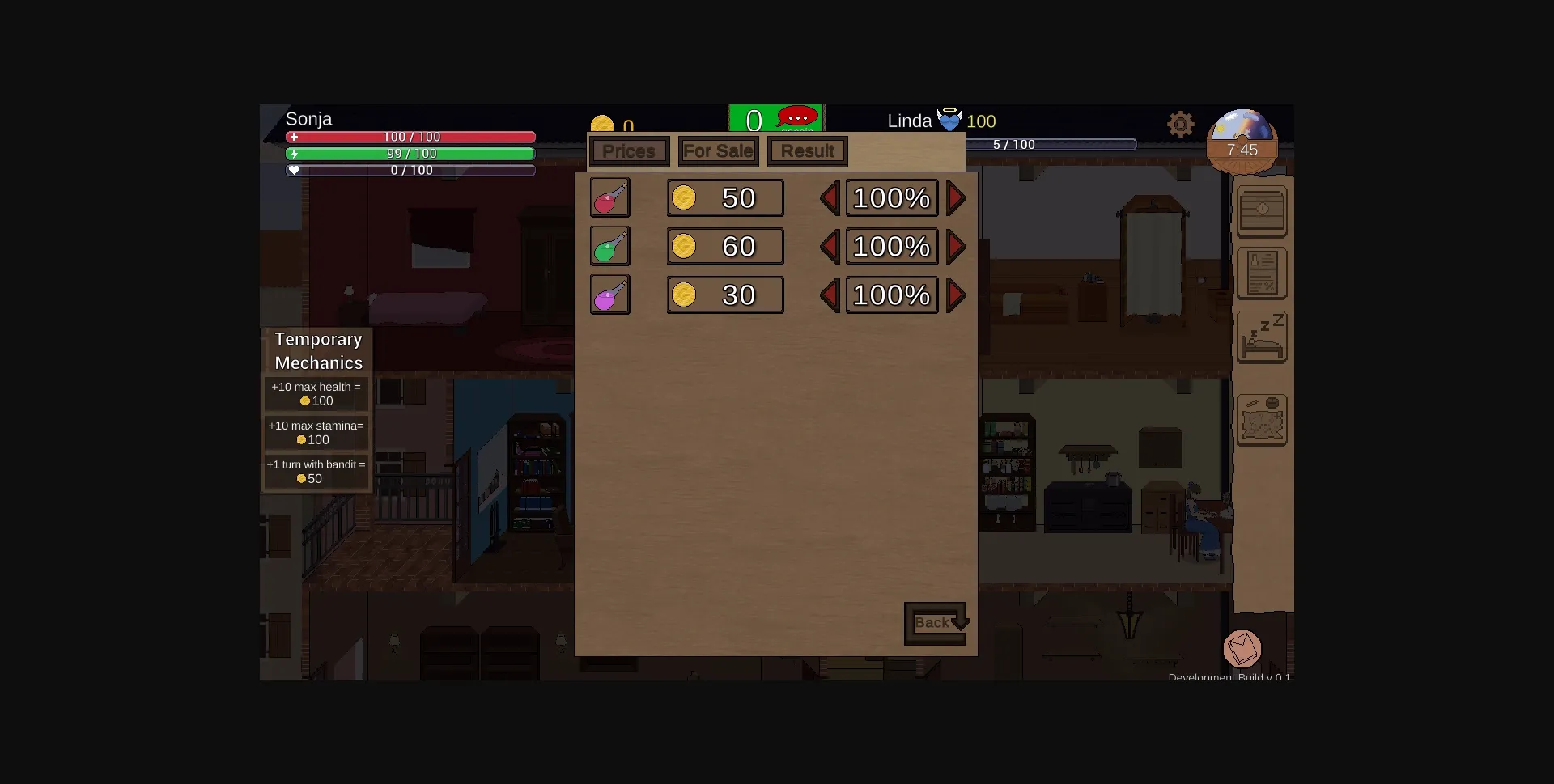Switch to the For Sale tab
This screenshot has height=784, width=1554.
tap(718, 150)
